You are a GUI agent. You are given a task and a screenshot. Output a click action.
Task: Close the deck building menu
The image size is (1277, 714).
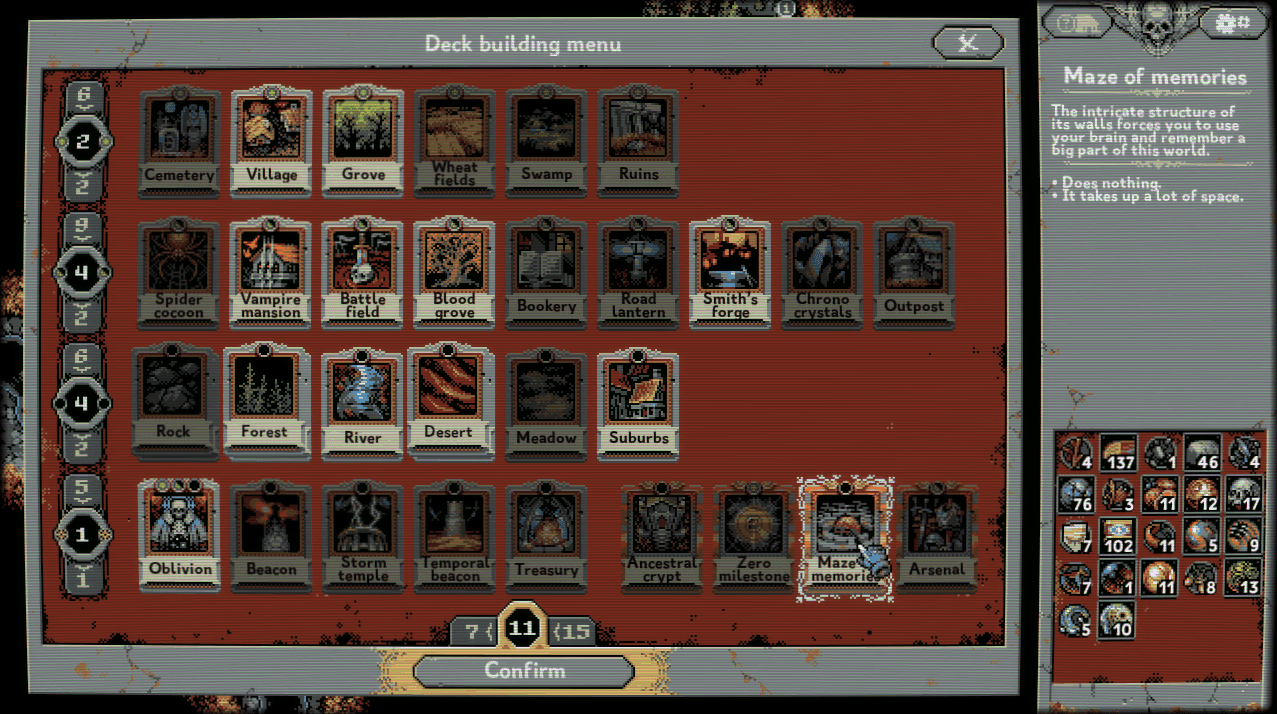[967, 42]
